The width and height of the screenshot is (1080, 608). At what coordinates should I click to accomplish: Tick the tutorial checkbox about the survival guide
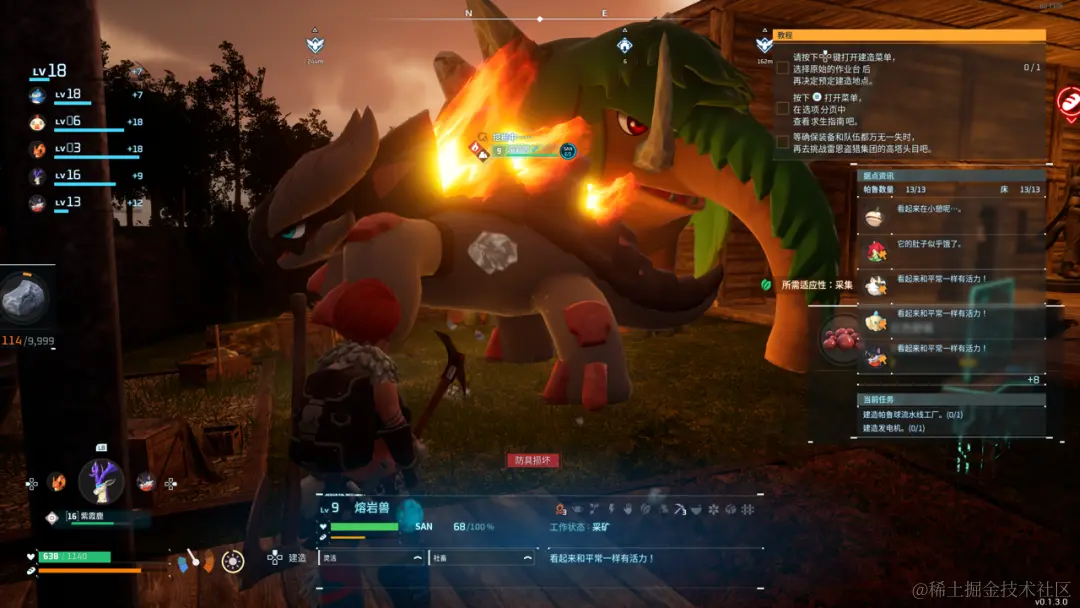point(782,108)
